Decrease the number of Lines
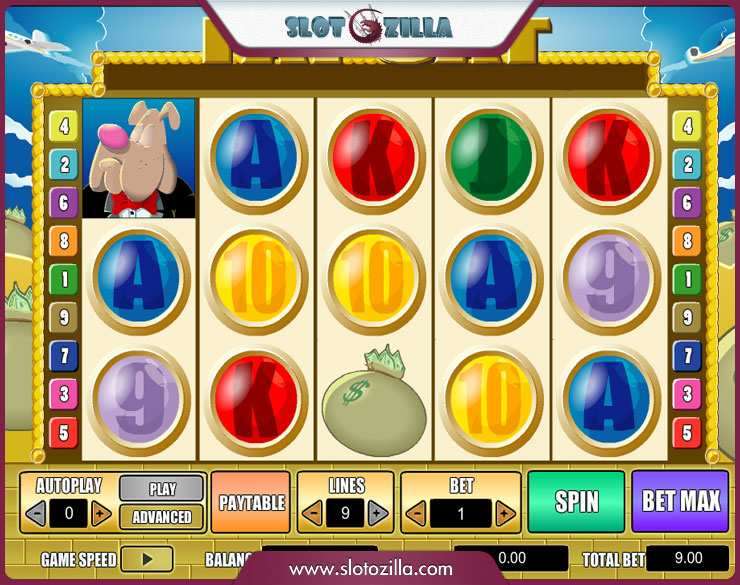The height and width of the screenshot is (585, 740). [313, 514]
